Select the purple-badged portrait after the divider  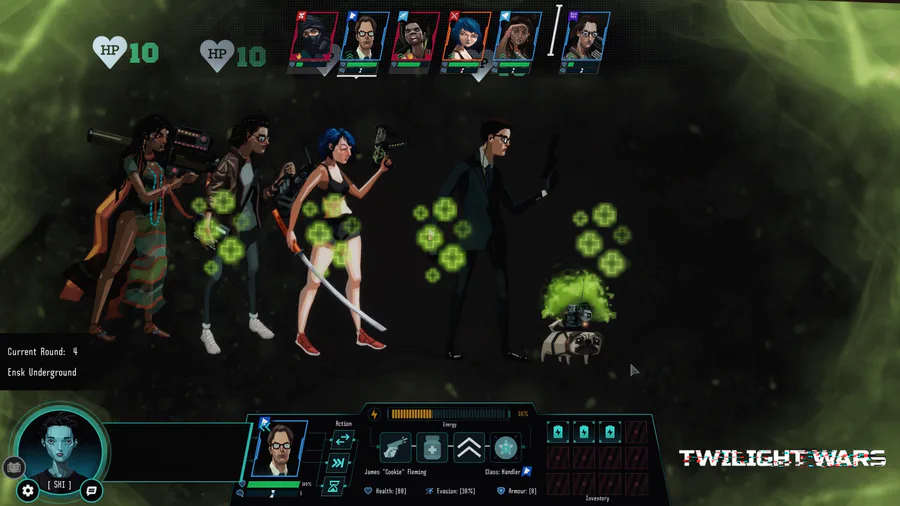point(588,39)
